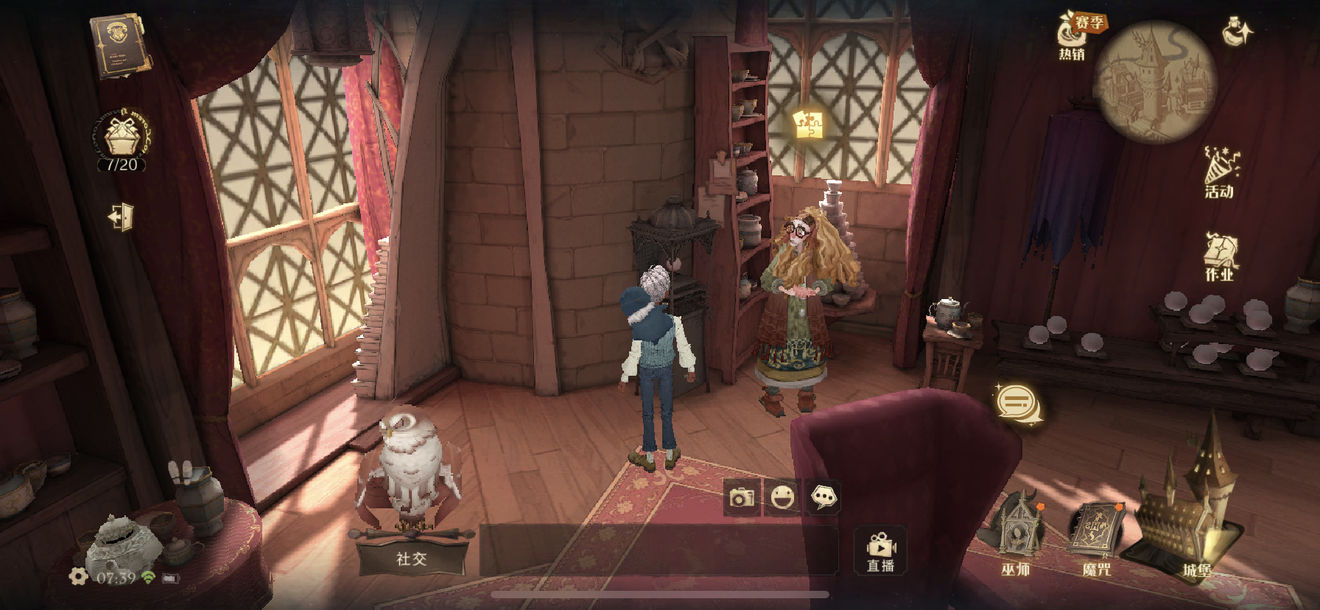Click the chat message input bar
Image resolution: width=1320 pixels, height=610 pixels.
(x=657, y=551)
